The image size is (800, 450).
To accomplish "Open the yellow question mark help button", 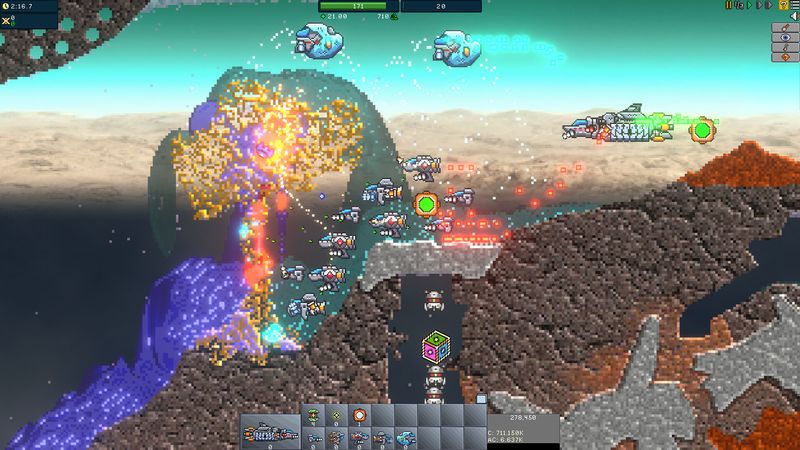I will [x=781, y=5].
